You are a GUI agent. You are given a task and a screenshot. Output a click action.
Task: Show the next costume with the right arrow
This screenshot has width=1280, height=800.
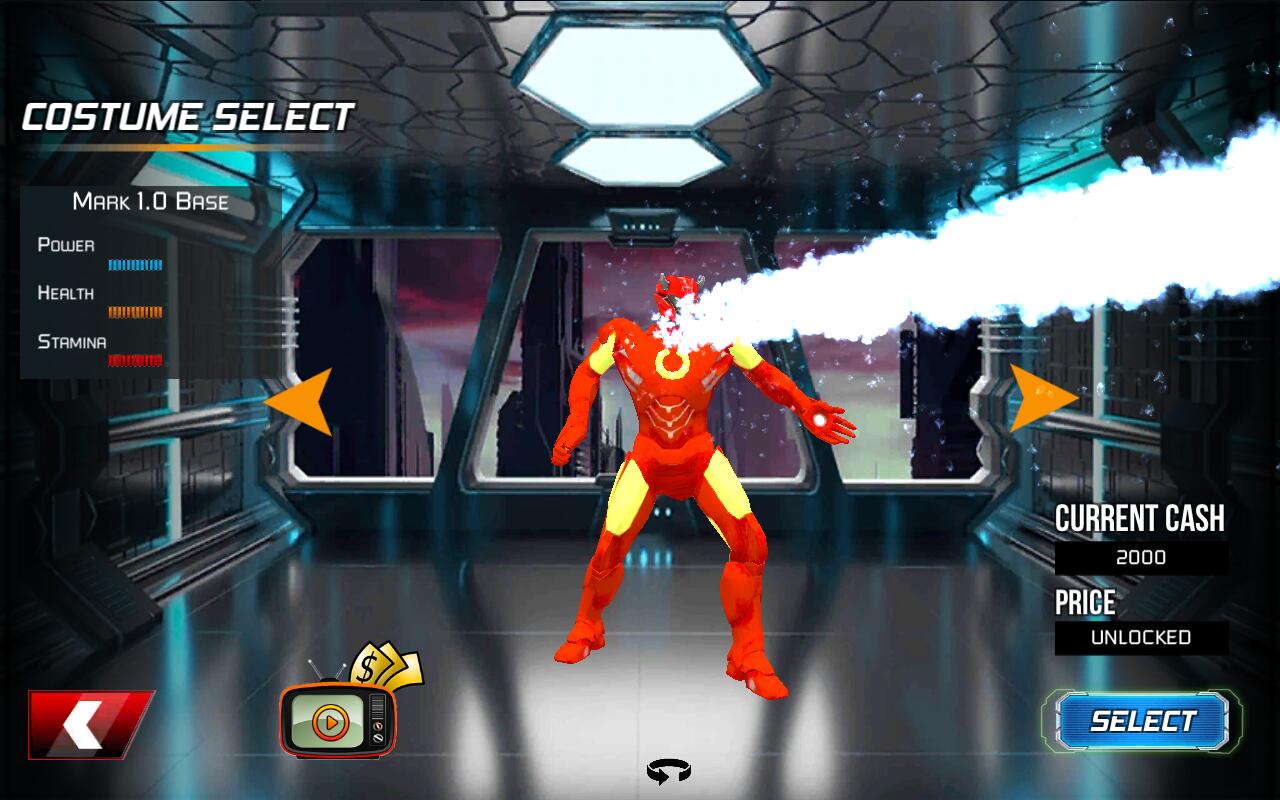pos(1039,398)
